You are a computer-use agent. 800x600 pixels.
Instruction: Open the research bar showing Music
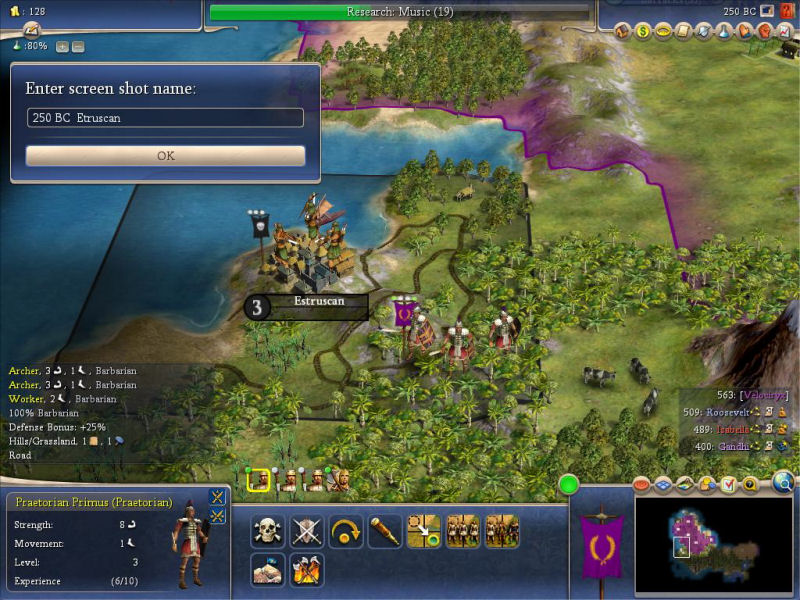[400, 12]
